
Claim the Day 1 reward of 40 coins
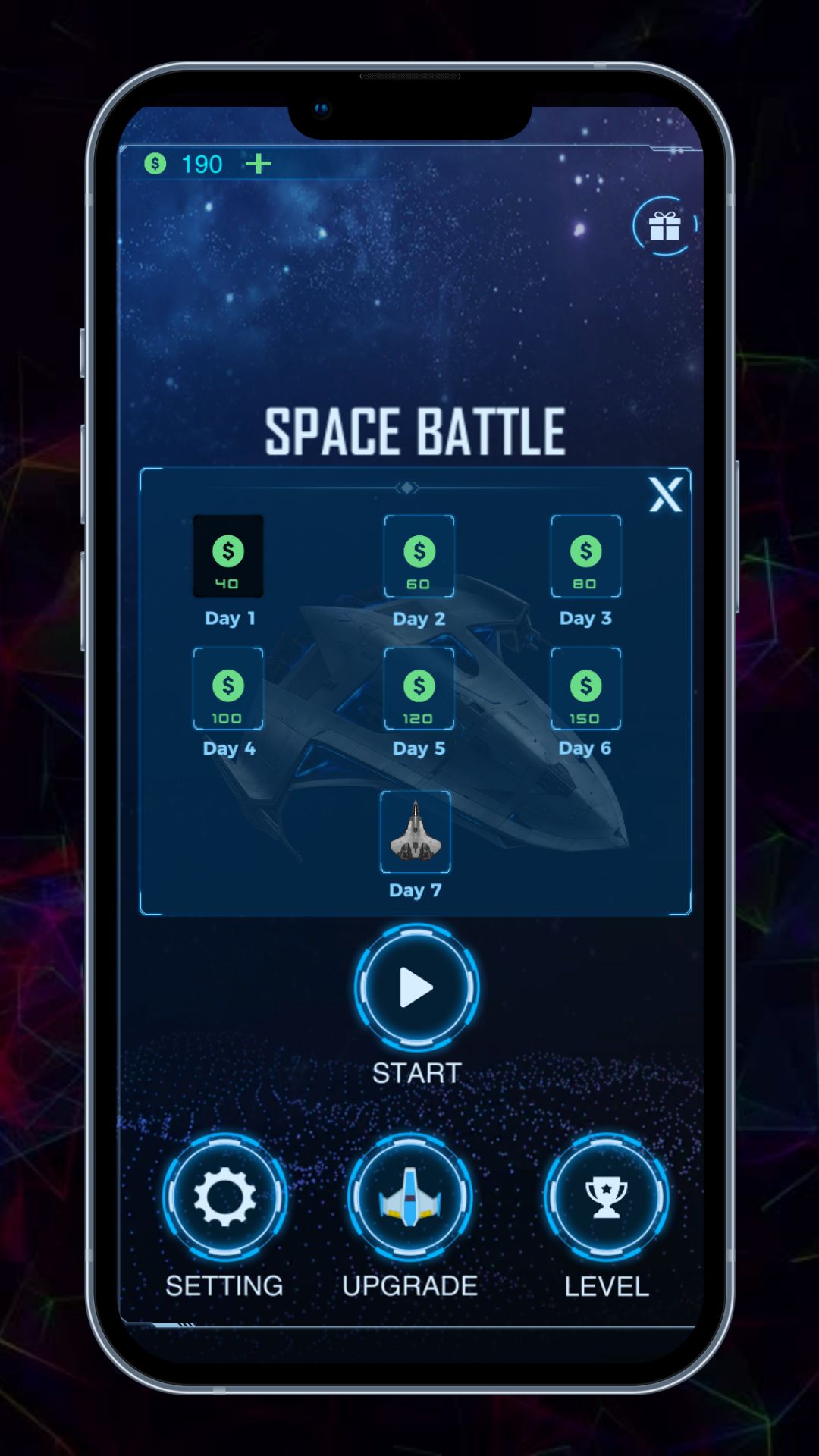228,557
